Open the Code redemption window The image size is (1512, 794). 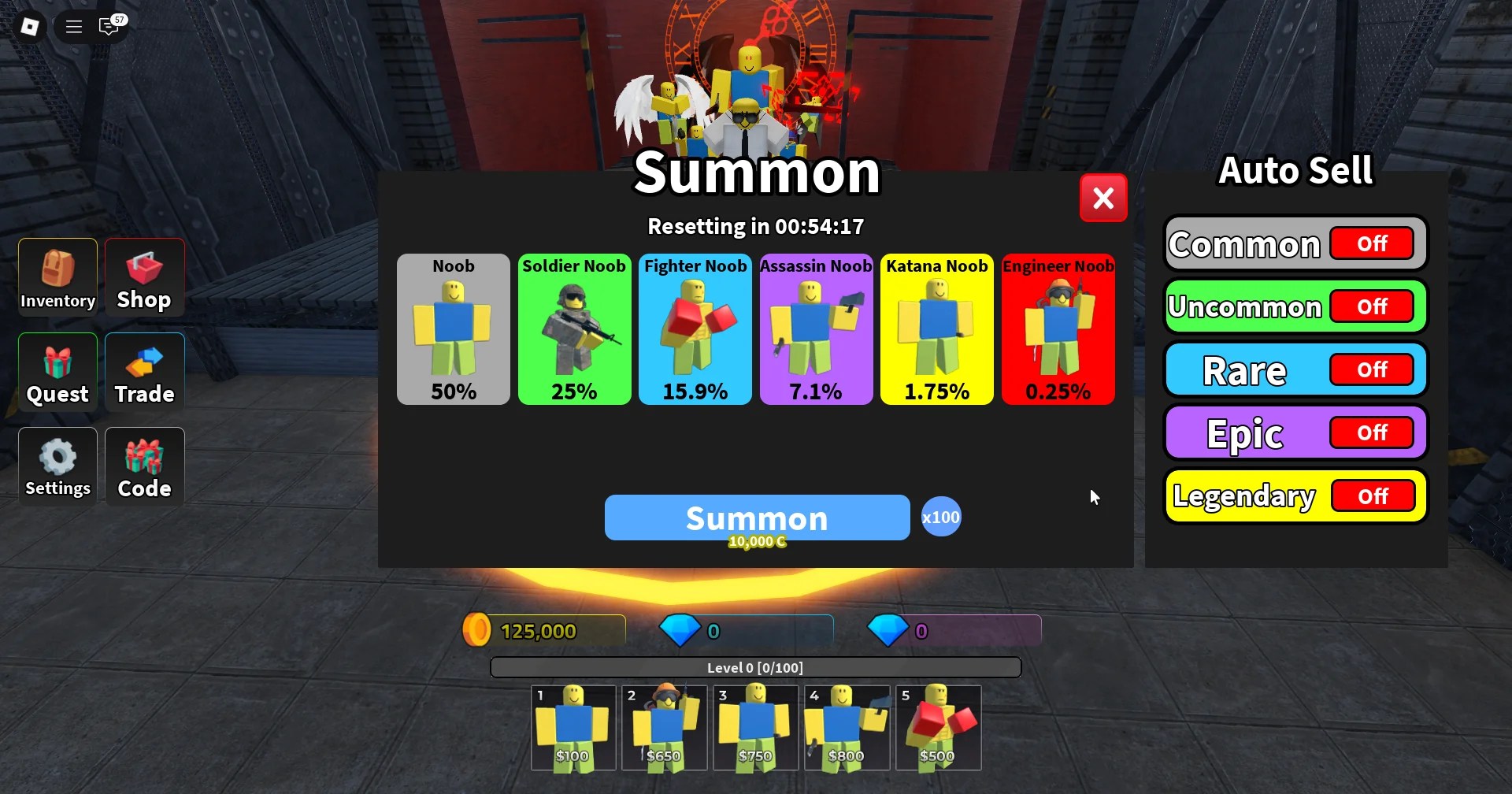[143, 466]
